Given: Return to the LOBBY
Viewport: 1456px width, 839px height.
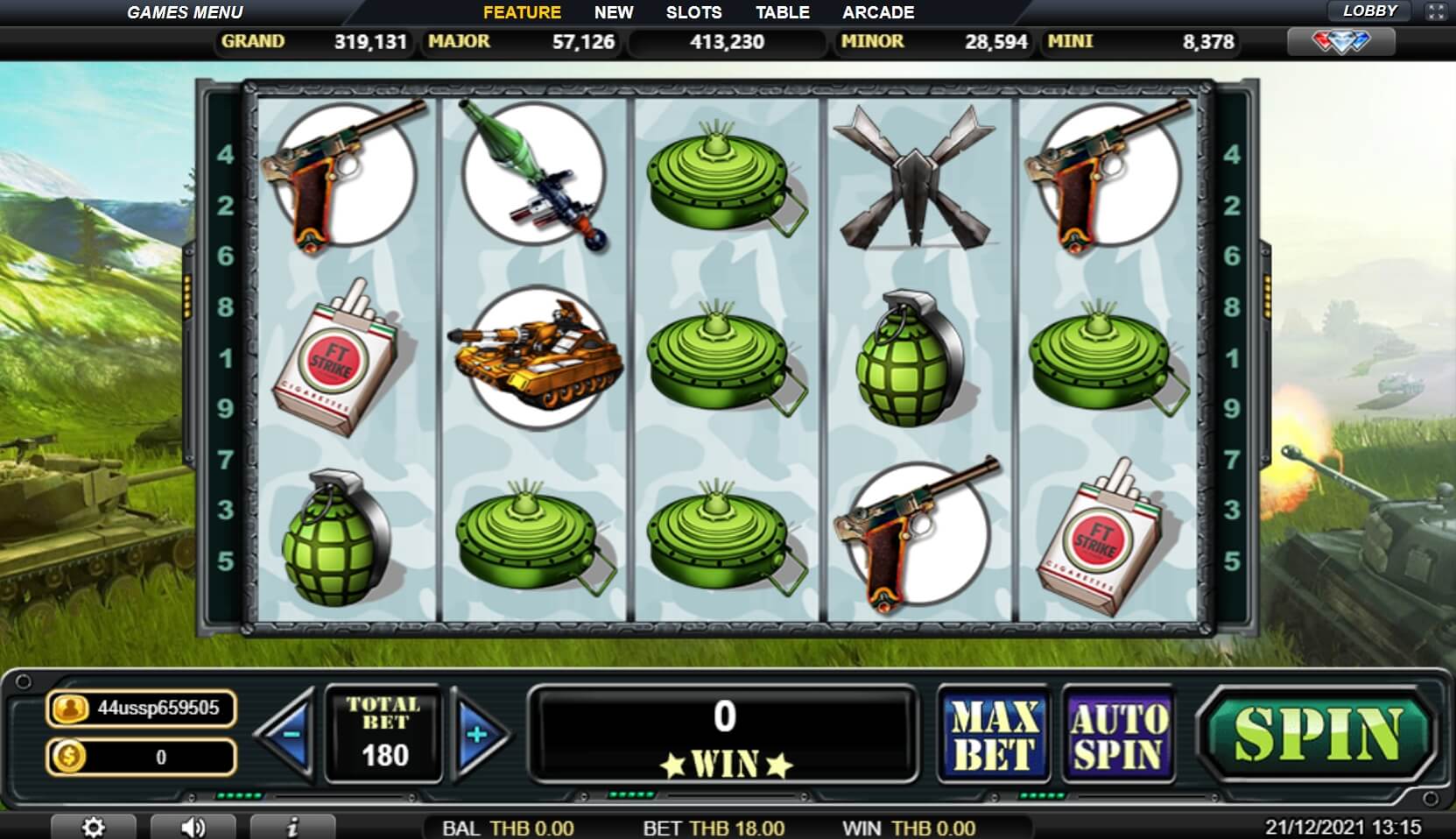Looking at the screenshot, I should [x=1371, y=11].
